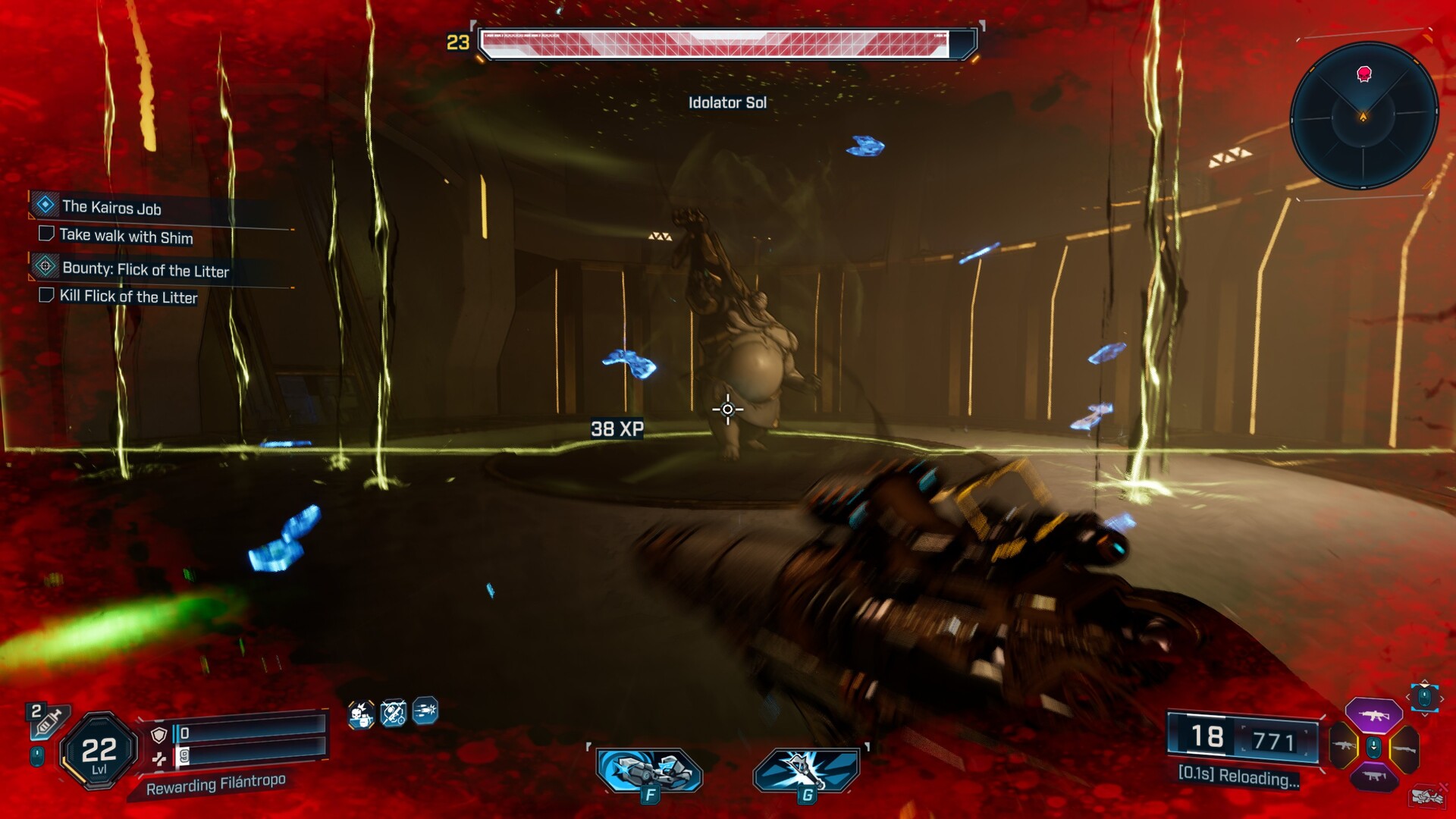The height and width of the screenshot is (819, 1456).
Task: Select the Bounty: Flick of the Litter entry
Action: [x=144, y=269]
